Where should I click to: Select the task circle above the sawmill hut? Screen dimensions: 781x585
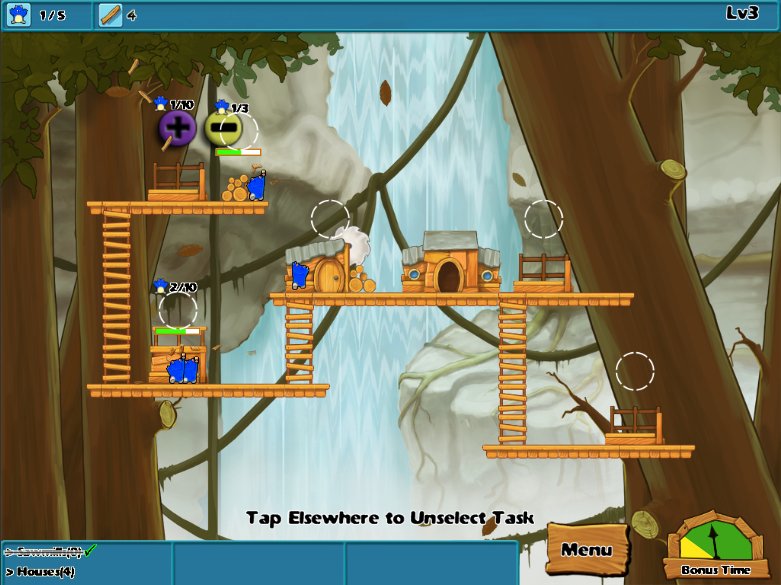[330, 219]
